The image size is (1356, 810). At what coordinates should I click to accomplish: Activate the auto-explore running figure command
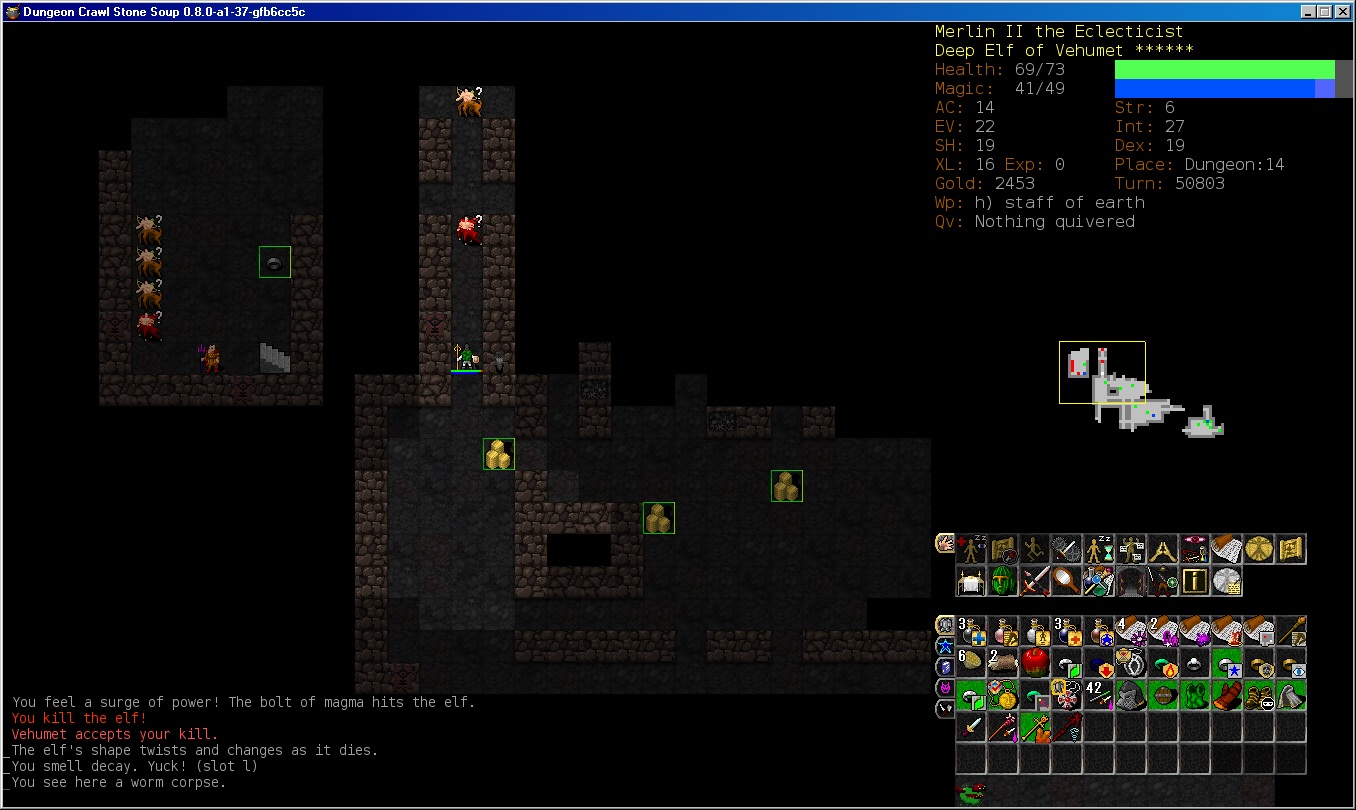(x=1035, y=549)
